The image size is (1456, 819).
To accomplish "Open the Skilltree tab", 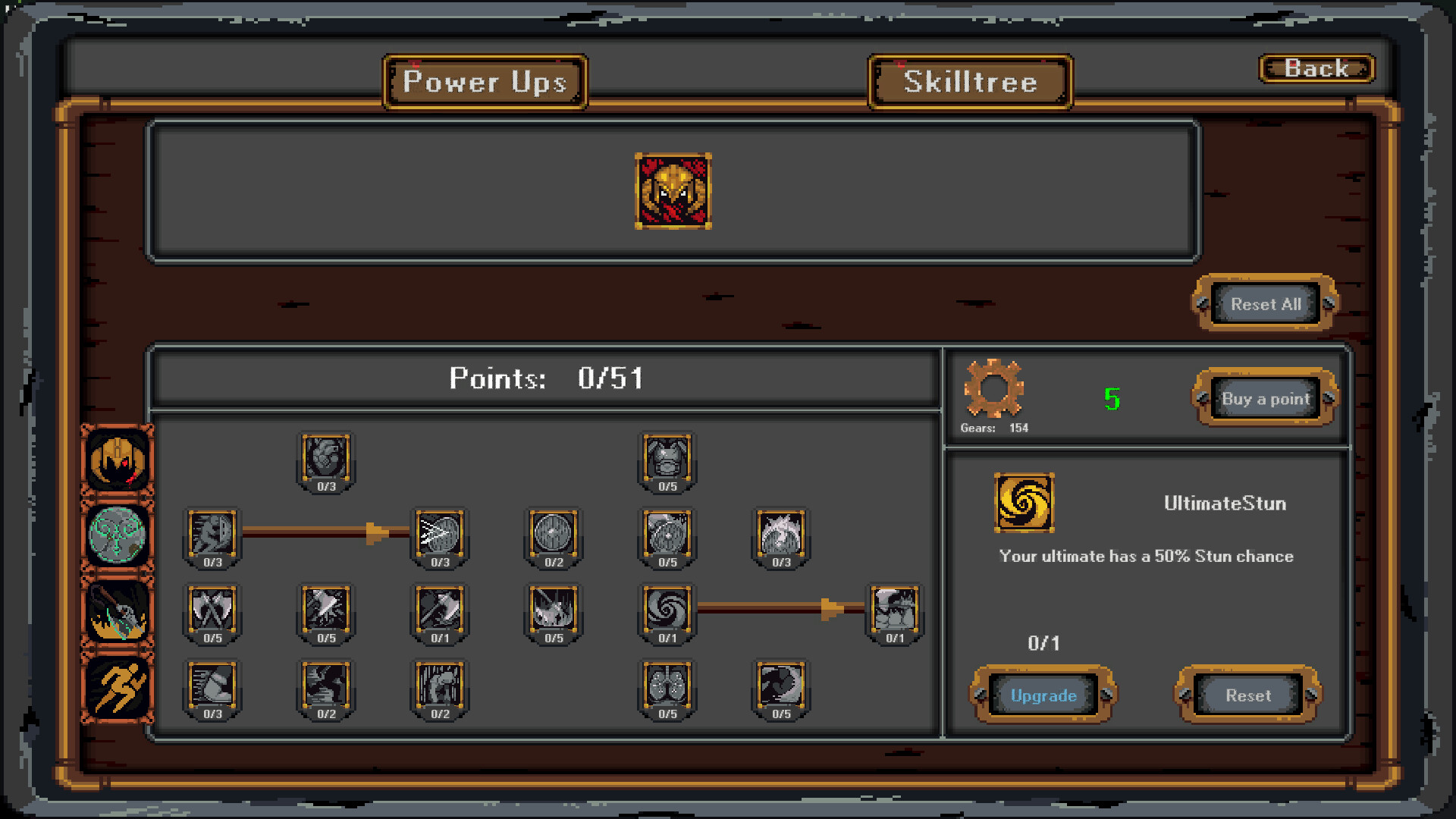I will [970, 82].
